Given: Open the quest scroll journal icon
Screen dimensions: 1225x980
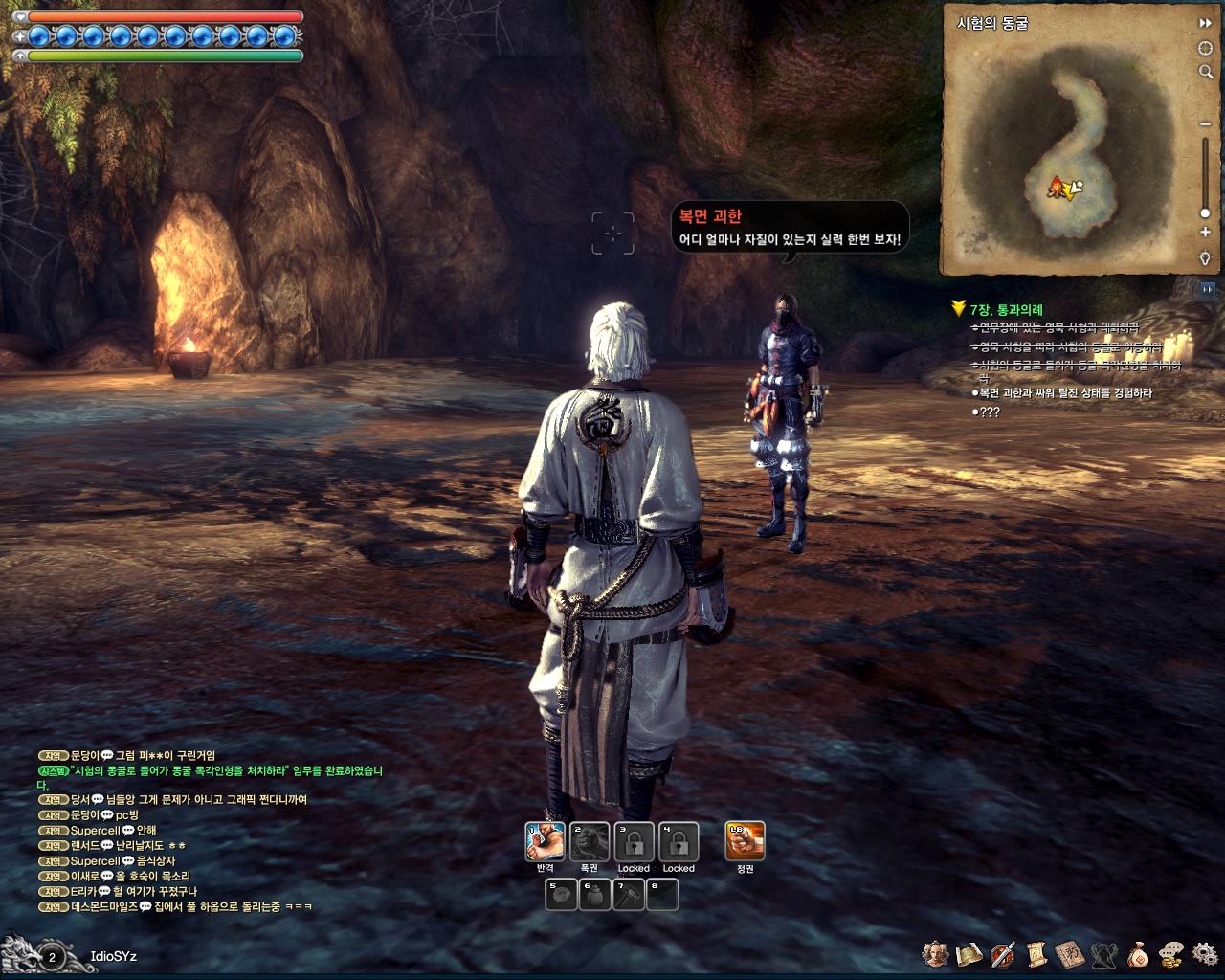Looking at the screenshot, I should (x=1036, y=954).
